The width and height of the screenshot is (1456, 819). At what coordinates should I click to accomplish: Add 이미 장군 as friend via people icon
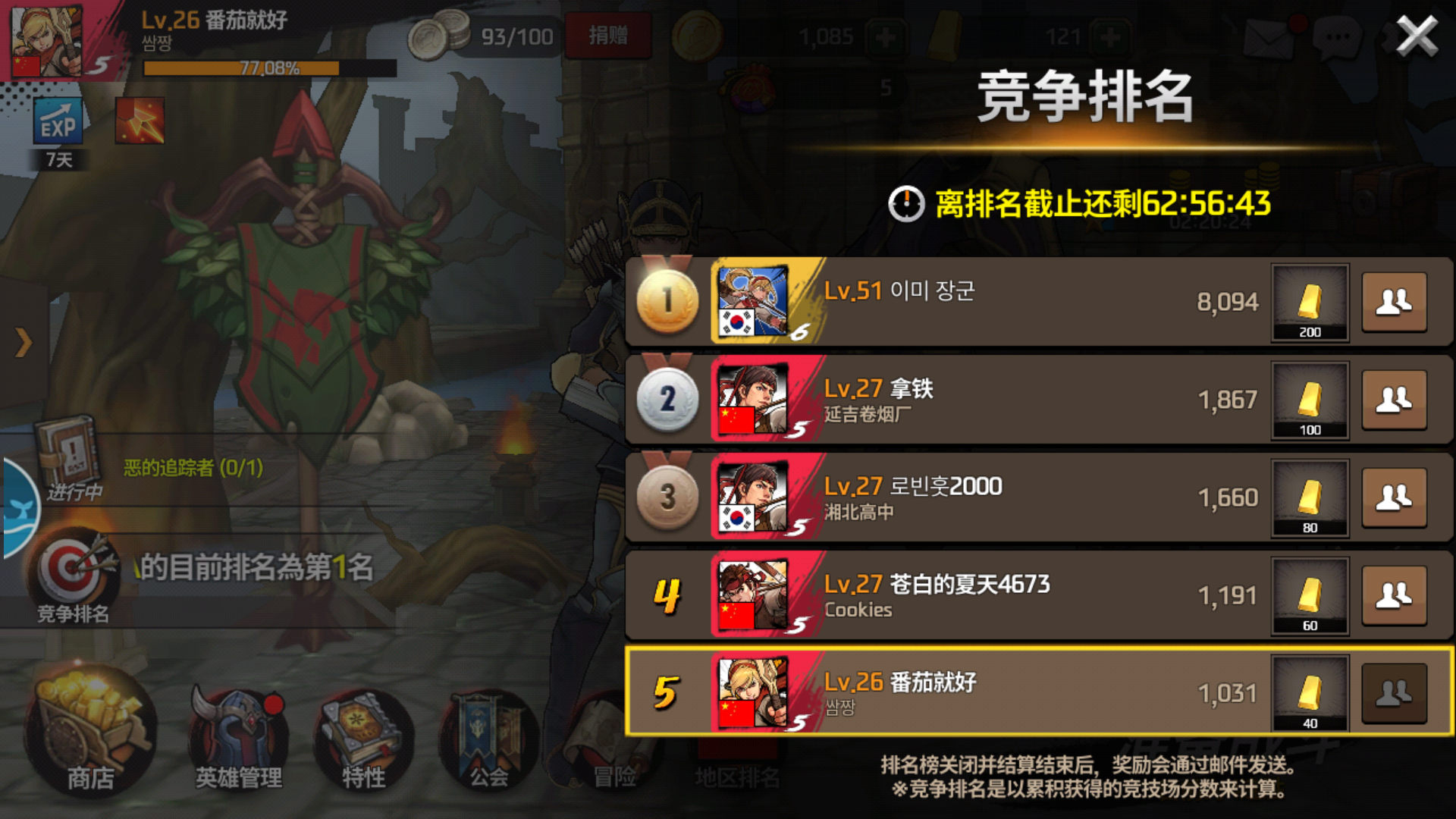(x=1395, y=302)
